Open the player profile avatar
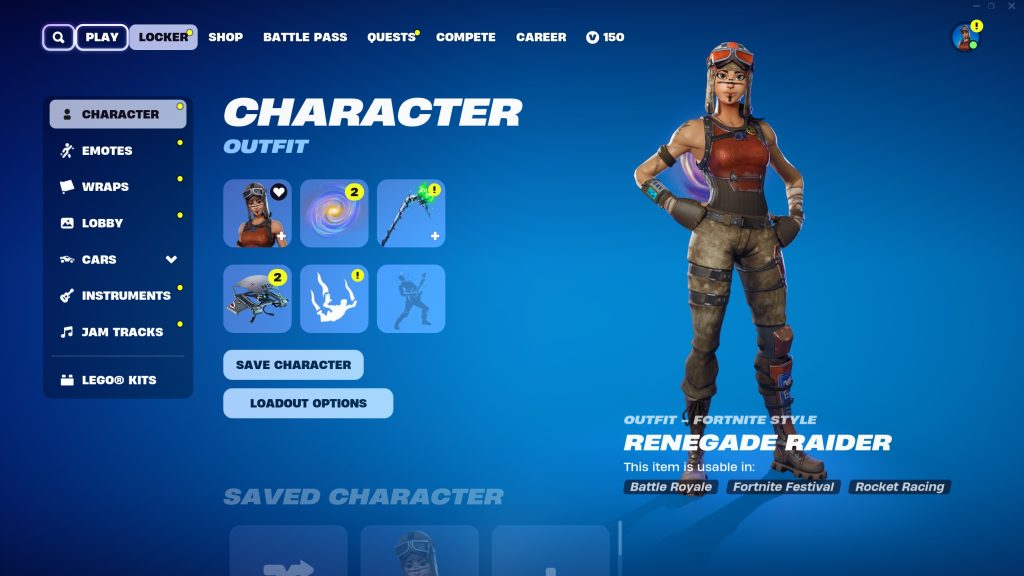Viewport: 1024px width, 576px height. (965, 38)
